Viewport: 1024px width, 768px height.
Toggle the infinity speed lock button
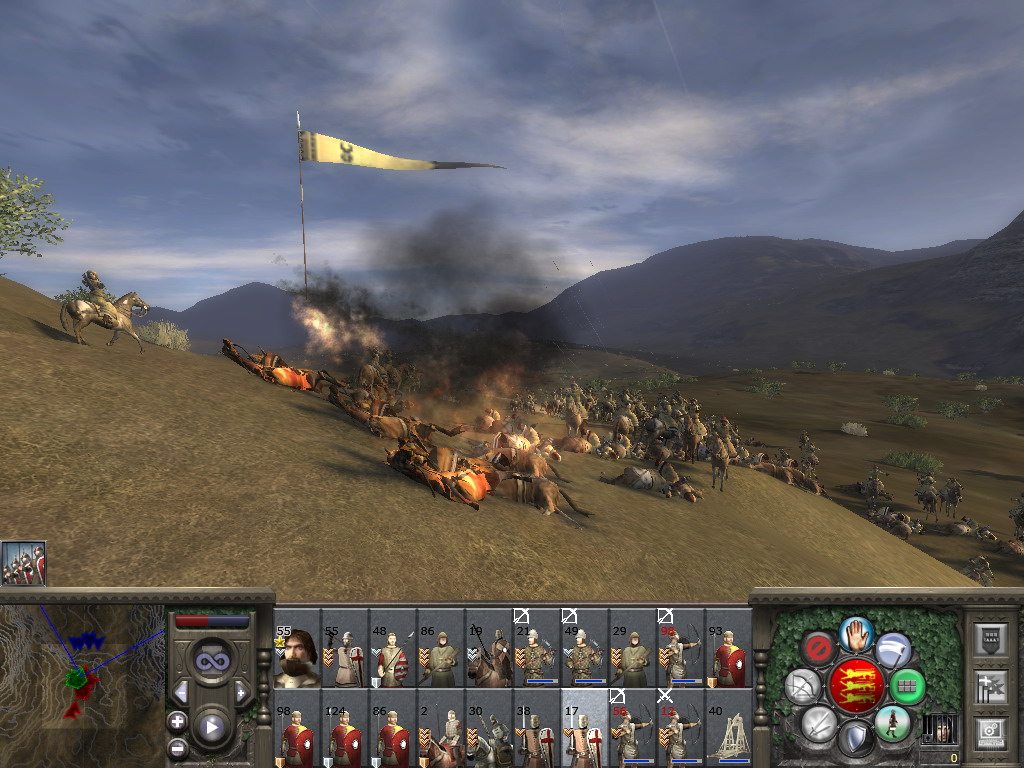pos(211,660)
